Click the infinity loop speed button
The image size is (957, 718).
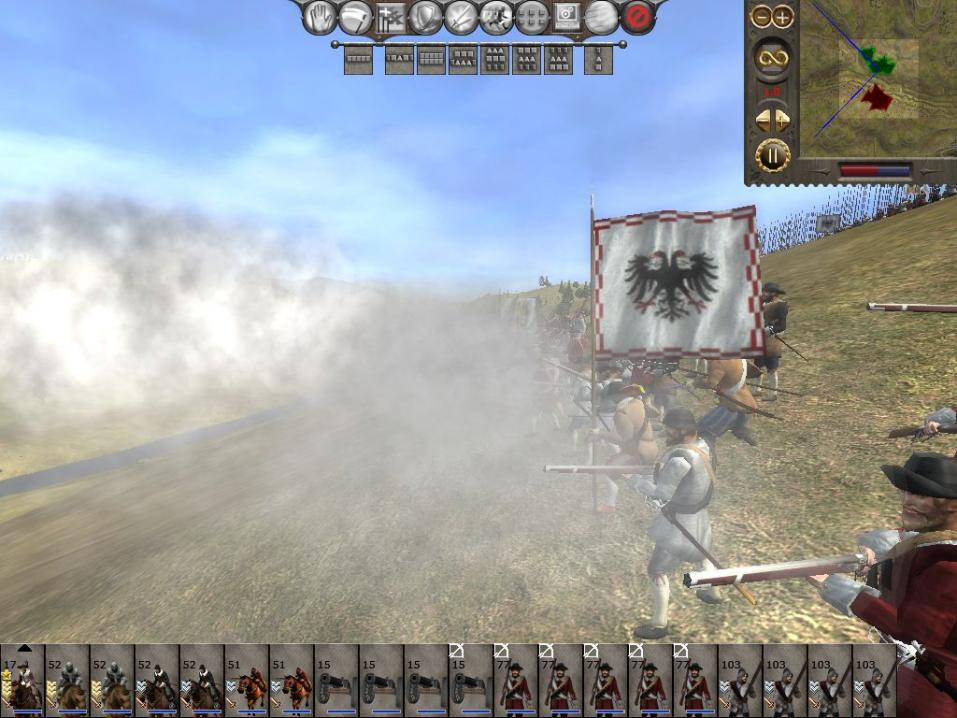pyautogui.click(x=772, y=58)
